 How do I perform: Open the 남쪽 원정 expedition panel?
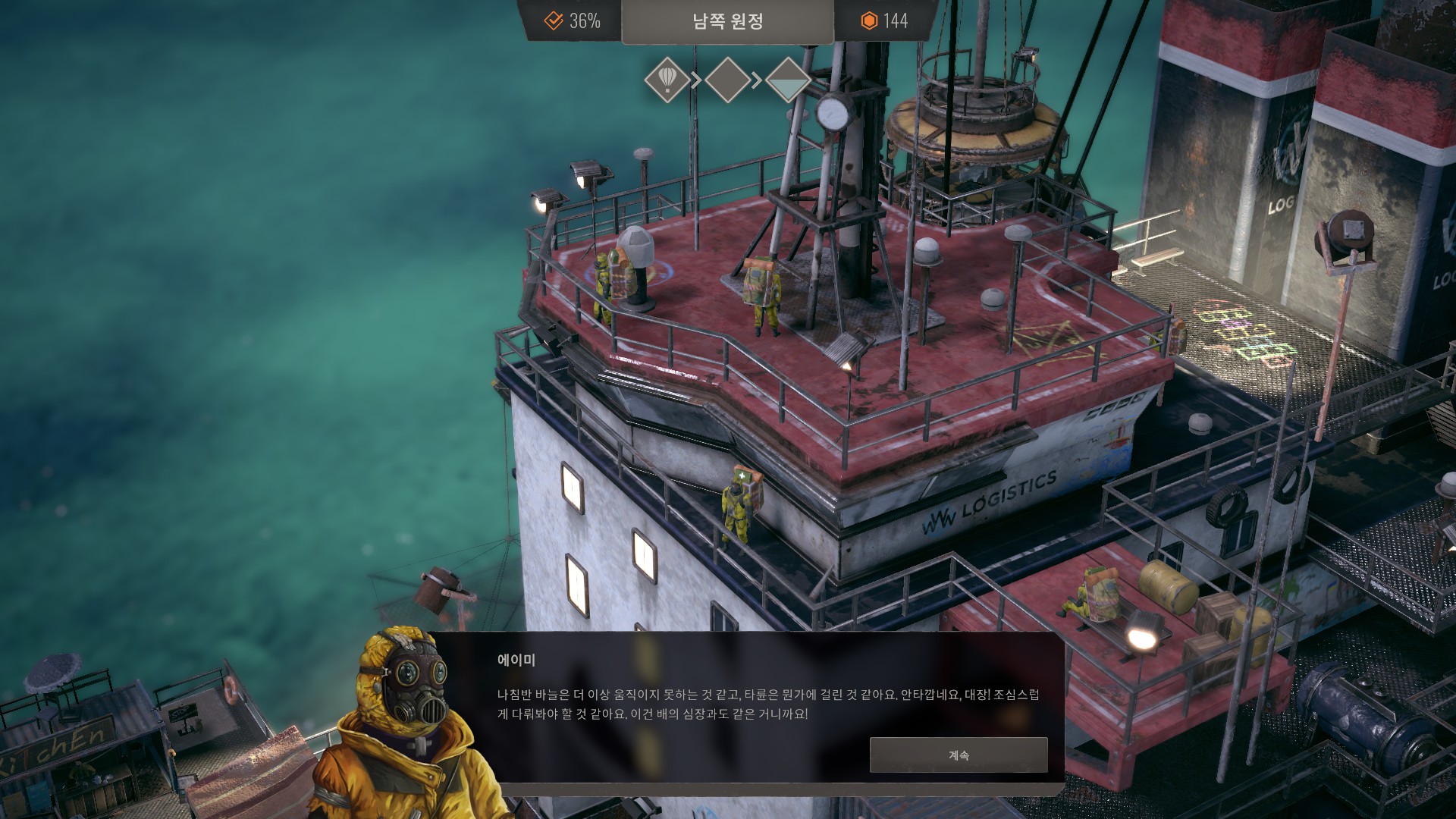727,21
